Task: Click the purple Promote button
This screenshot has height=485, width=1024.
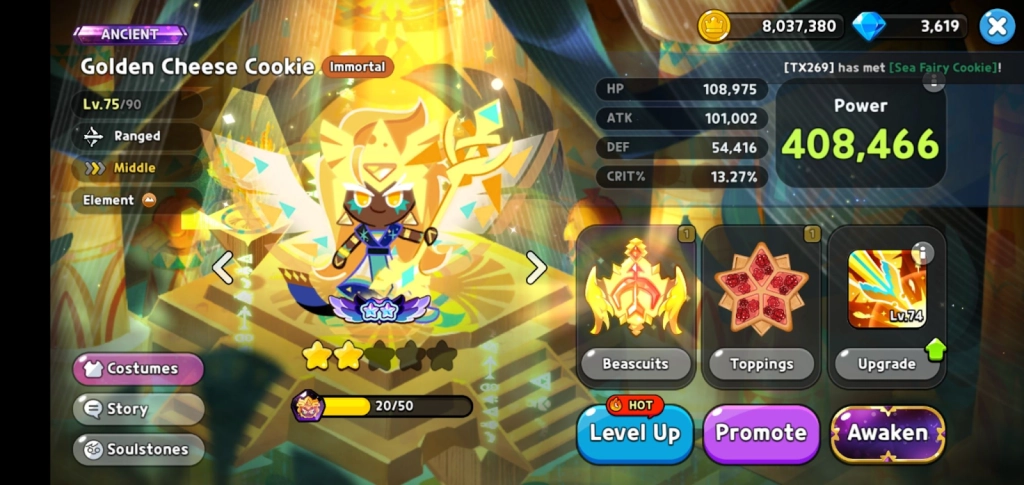Action: pos(761,433)
